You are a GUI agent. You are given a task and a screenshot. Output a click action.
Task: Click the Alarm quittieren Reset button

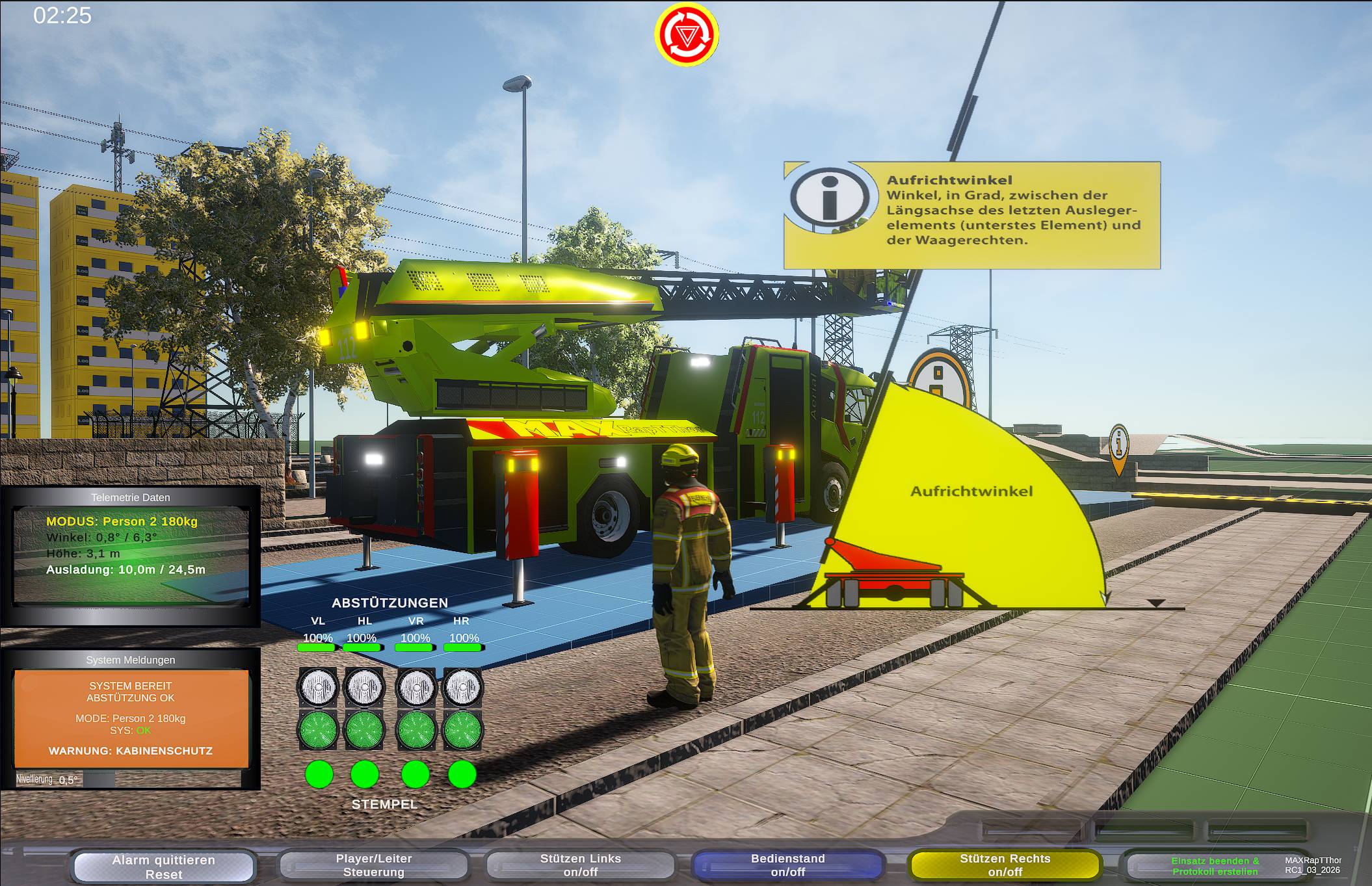coord(163,866)
